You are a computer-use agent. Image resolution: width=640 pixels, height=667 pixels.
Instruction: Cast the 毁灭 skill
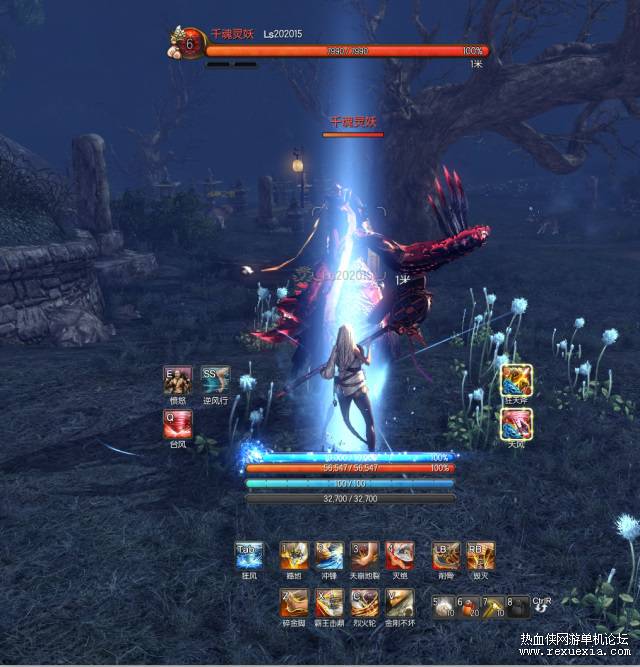coord(480,555)
